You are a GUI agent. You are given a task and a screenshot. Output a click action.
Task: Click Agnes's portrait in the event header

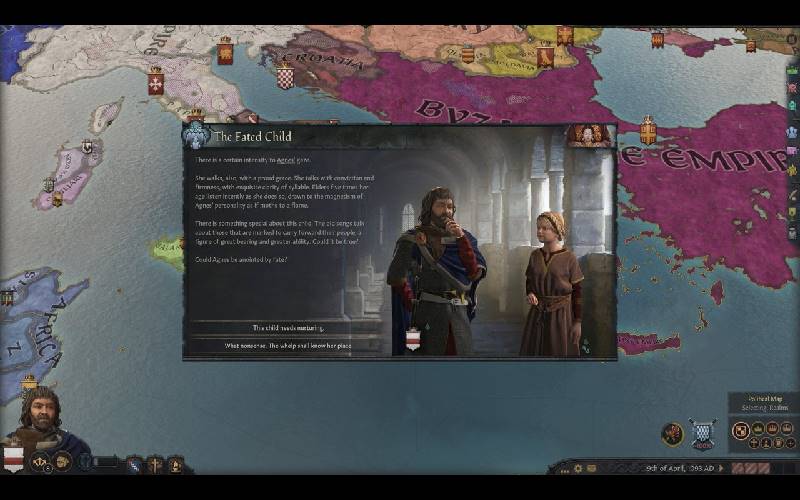coord(588,134)
